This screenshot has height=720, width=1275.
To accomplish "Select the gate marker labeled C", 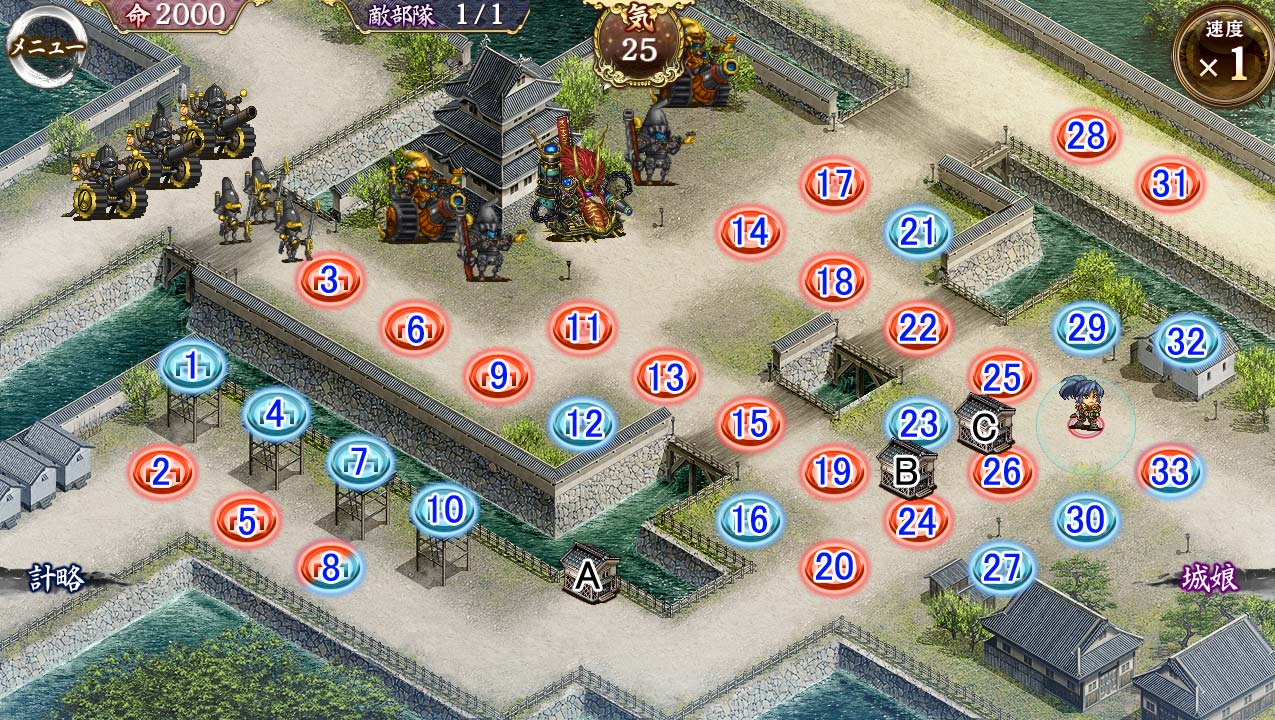I will click(x=984, y=426).
